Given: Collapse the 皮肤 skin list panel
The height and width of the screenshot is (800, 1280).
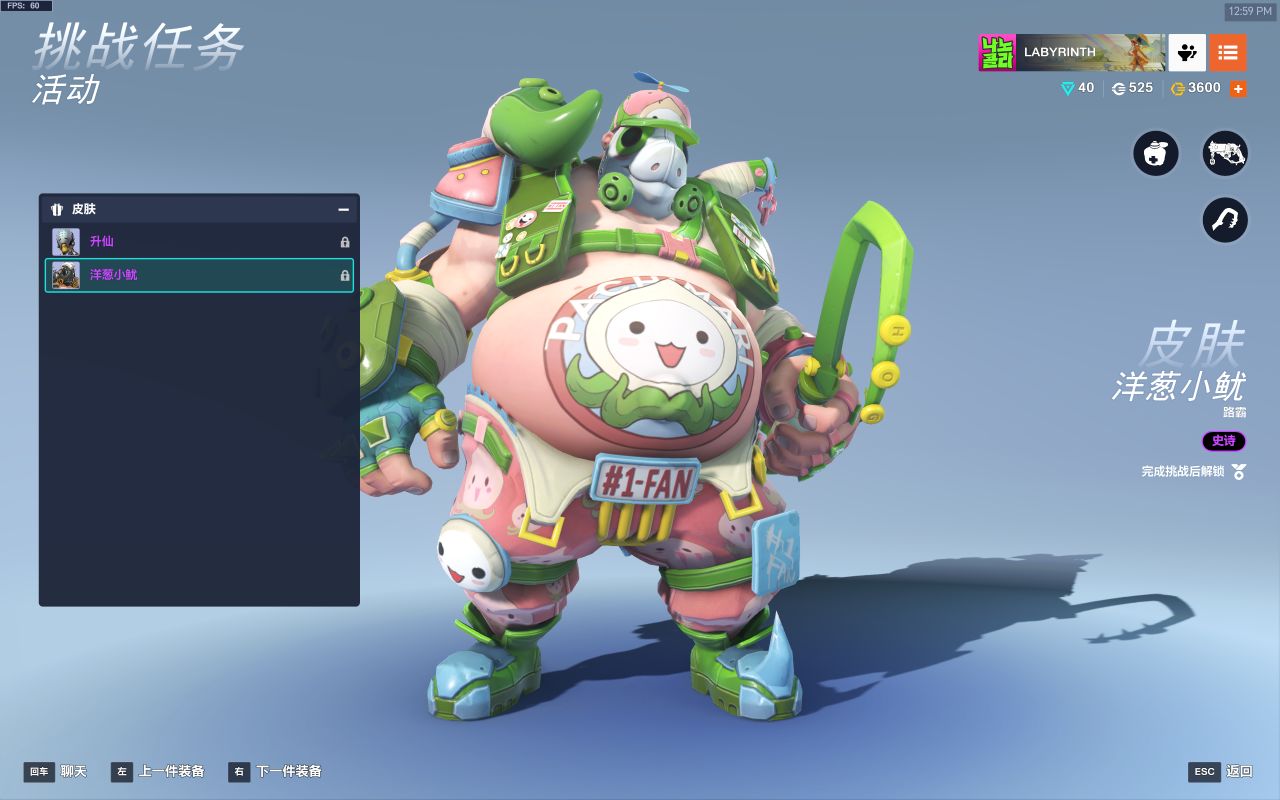Looking at the screenshot, I should pyautogui.click(x=343, y=210).
